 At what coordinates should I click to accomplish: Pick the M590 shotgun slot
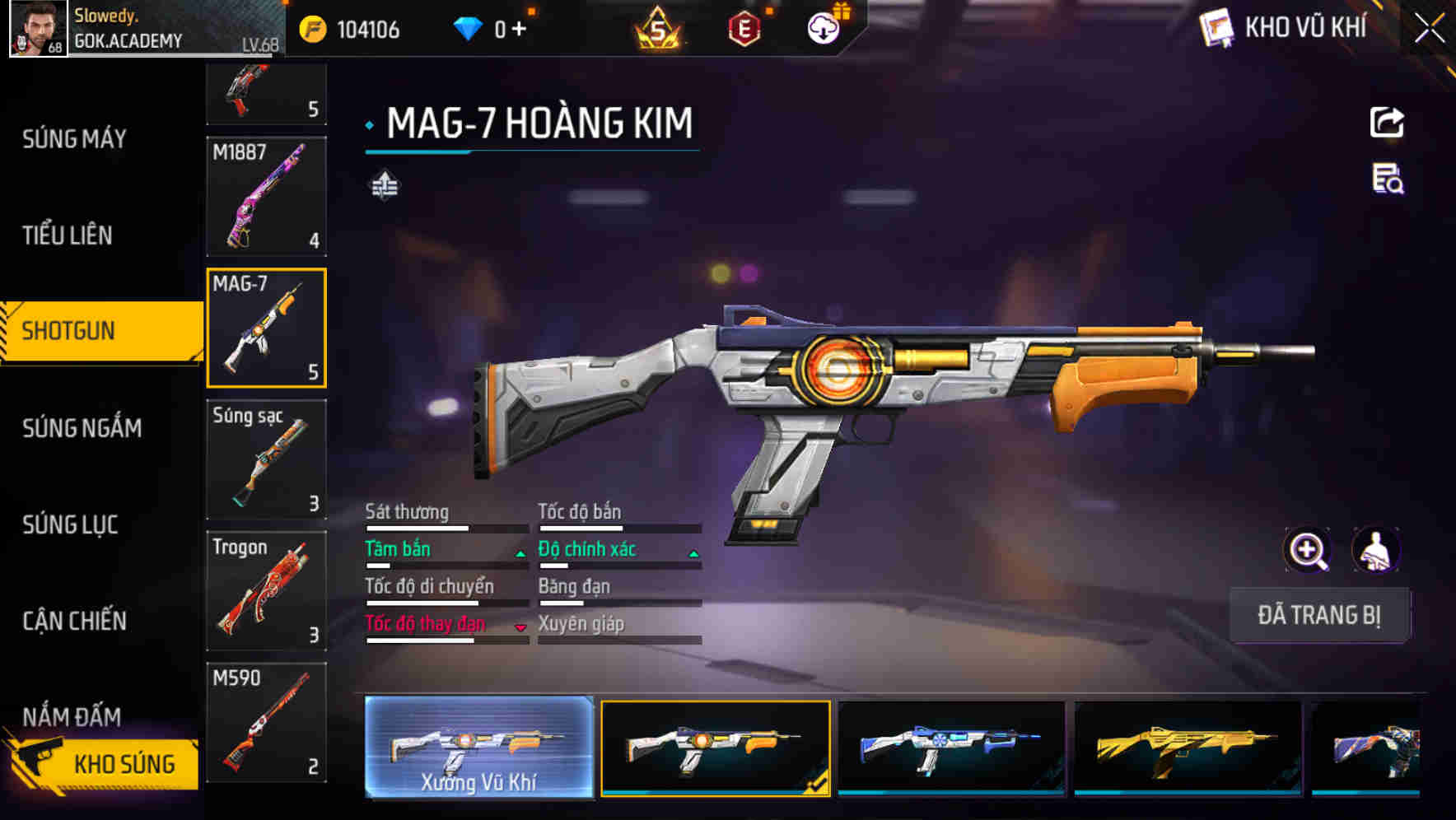click(x=266, y=722)
